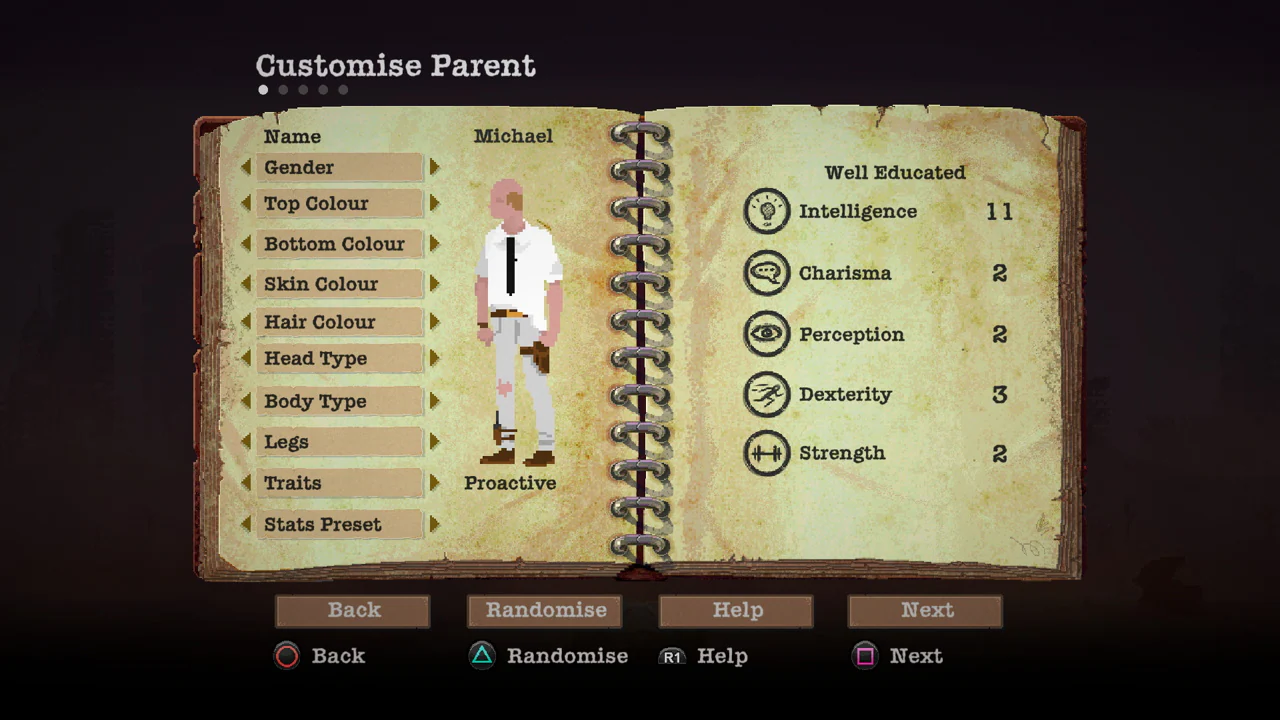1280x720 pixels.
Task: Click the first page indicator dot
Action: (263, 89)
